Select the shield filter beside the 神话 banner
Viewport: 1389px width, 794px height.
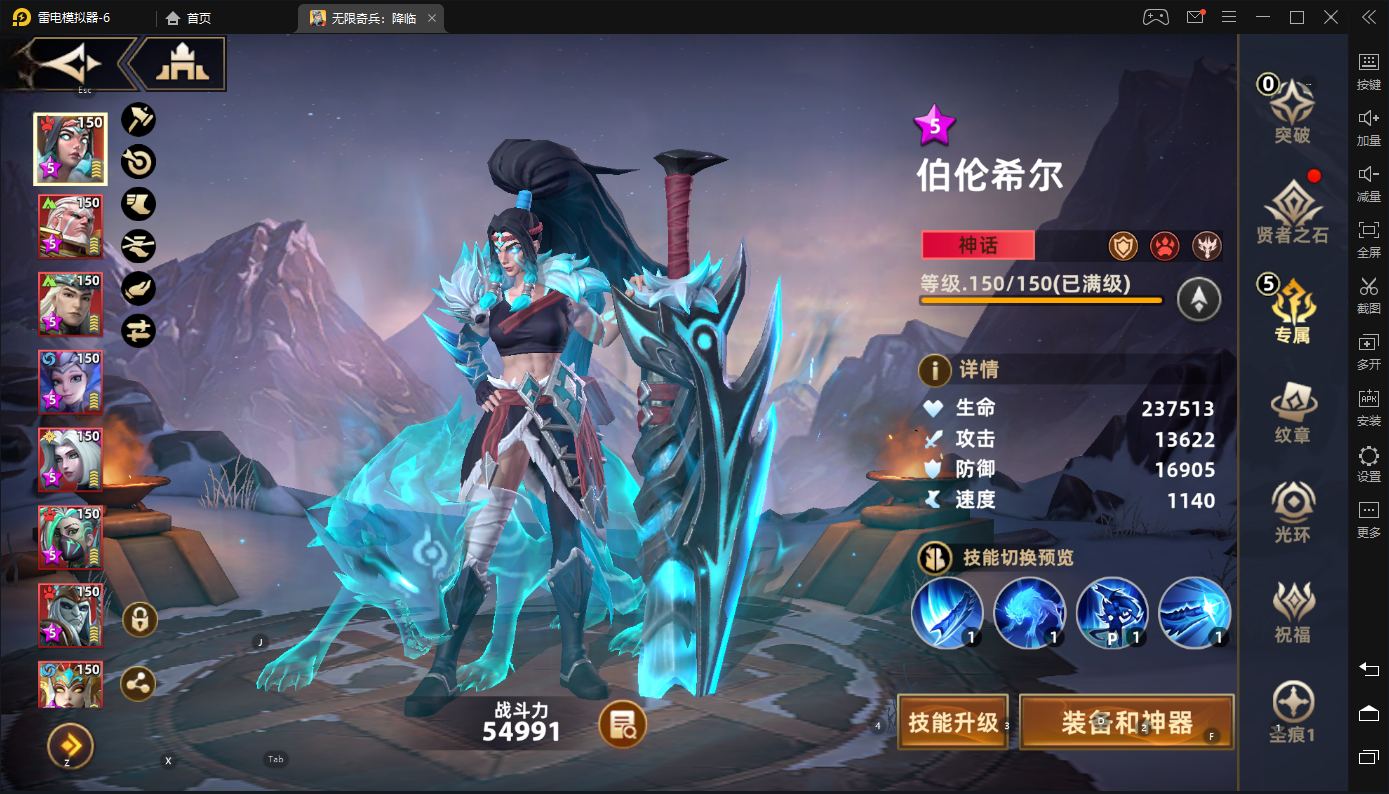(x=1123, y=245)
